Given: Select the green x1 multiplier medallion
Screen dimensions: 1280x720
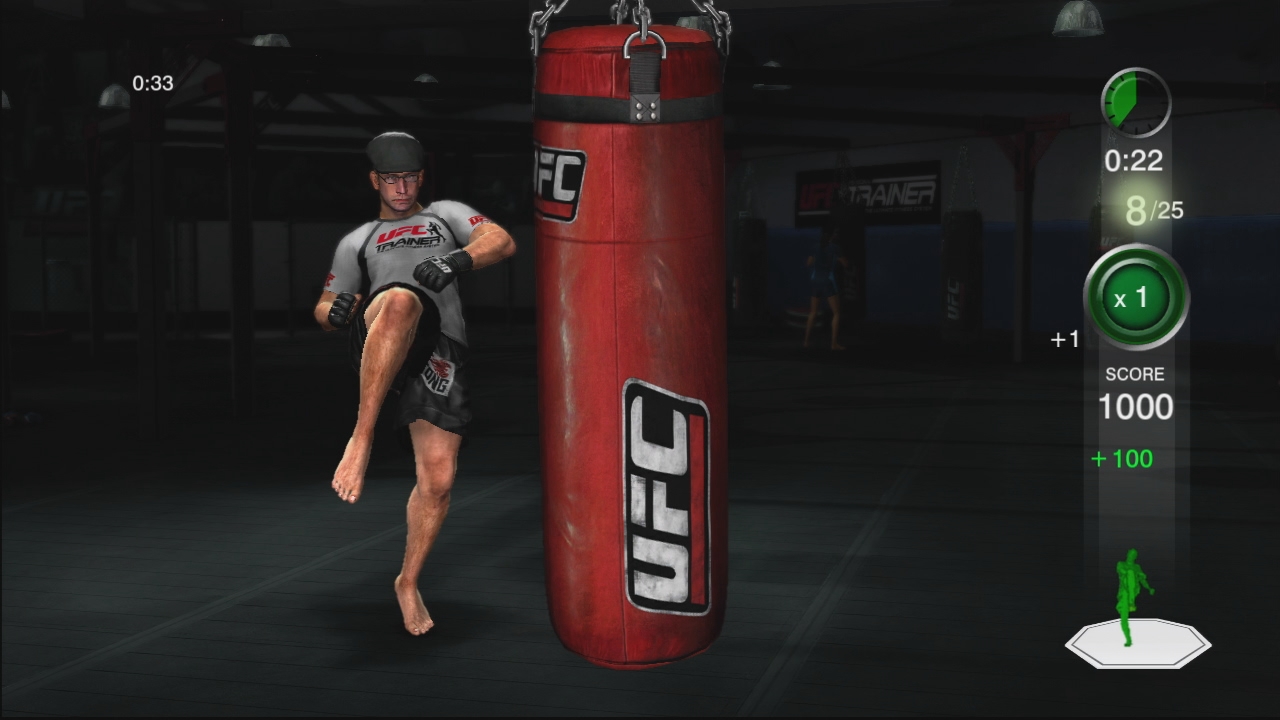Looking at the screenshot, I should pos(1134,298).
